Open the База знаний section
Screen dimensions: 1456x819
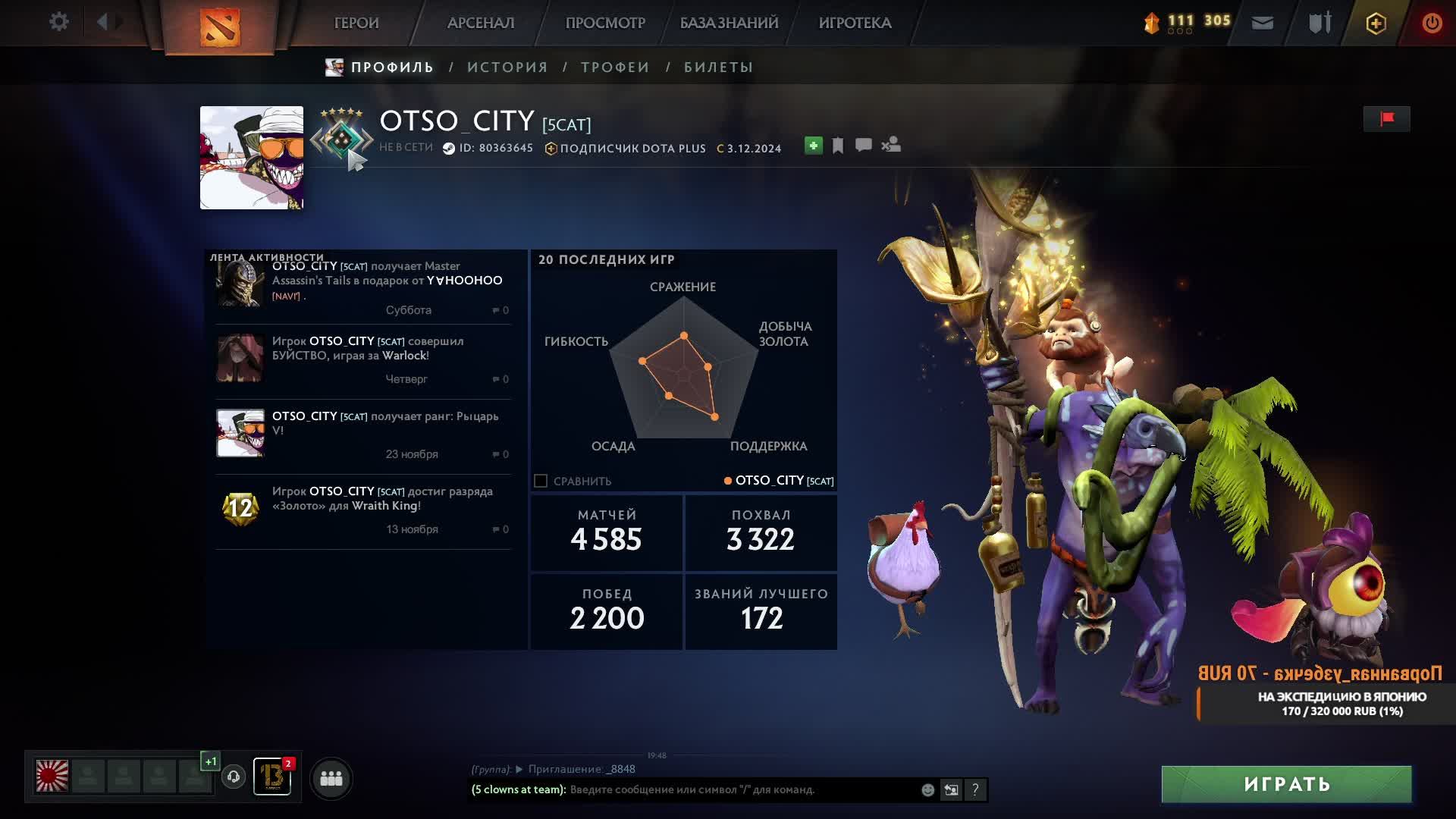click(x=729, y=23)
